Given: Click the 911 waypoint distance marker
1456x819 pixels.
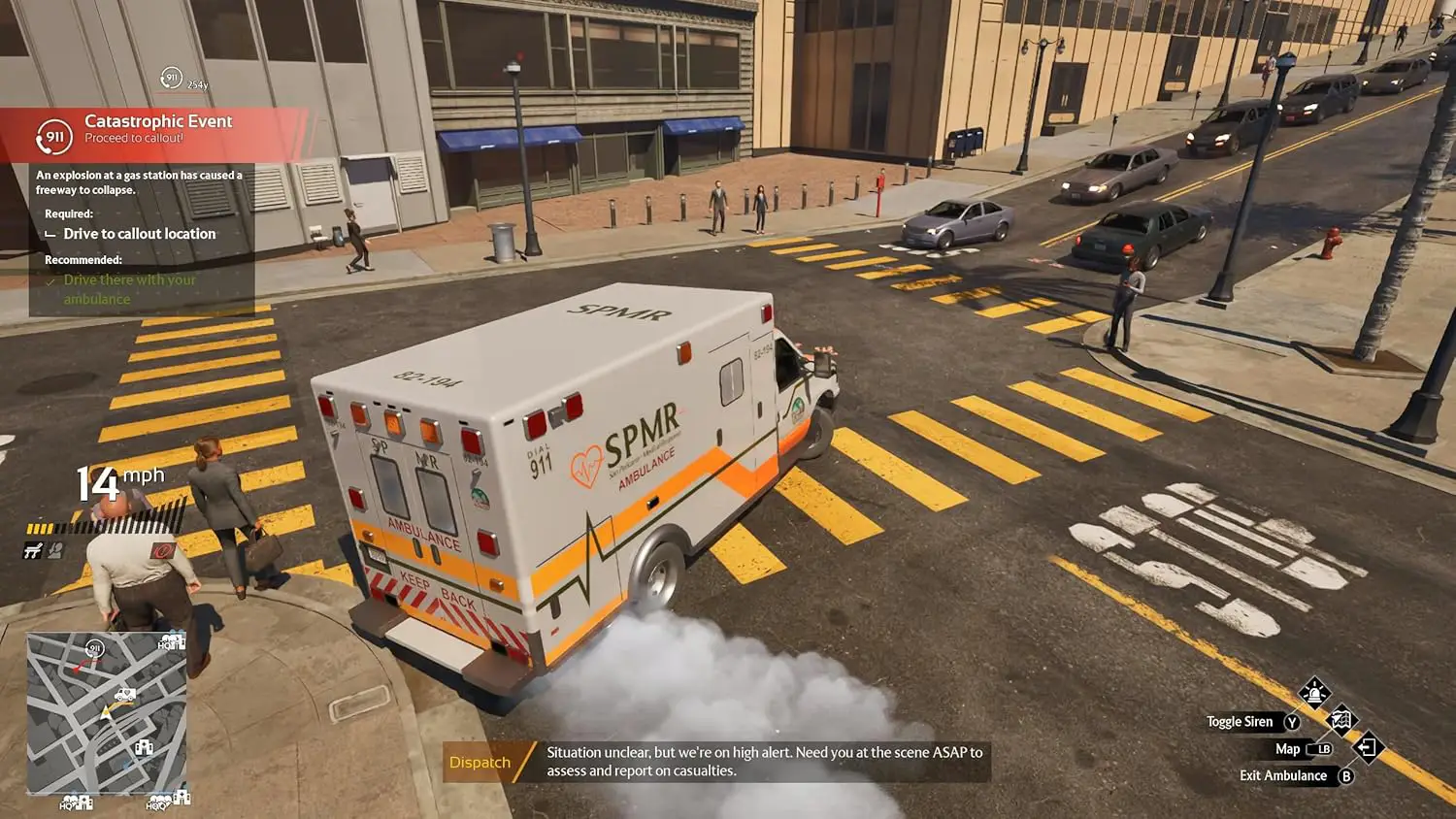Looking at the screenshot, I should 172,79.
